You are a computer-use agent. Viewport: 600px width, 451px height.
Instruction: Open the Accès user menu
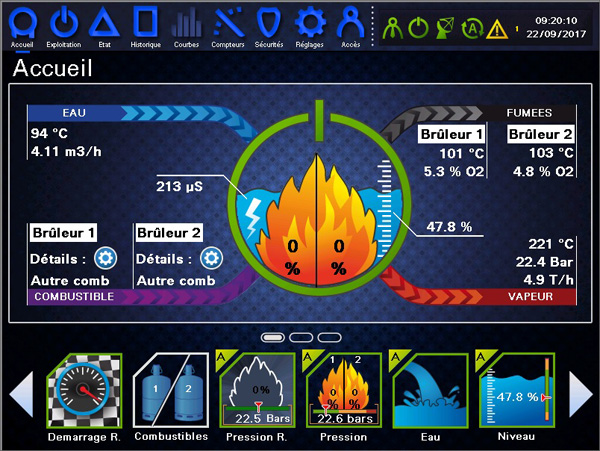pyautogui.click(x=350, y=24)
